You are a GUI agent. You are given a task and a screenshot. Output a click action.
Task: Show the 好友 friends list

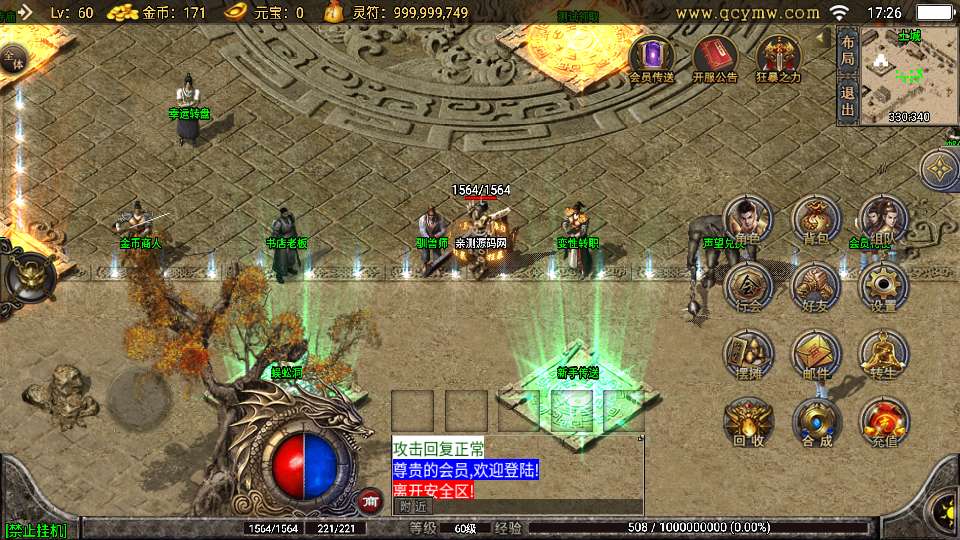click(816, 286)
